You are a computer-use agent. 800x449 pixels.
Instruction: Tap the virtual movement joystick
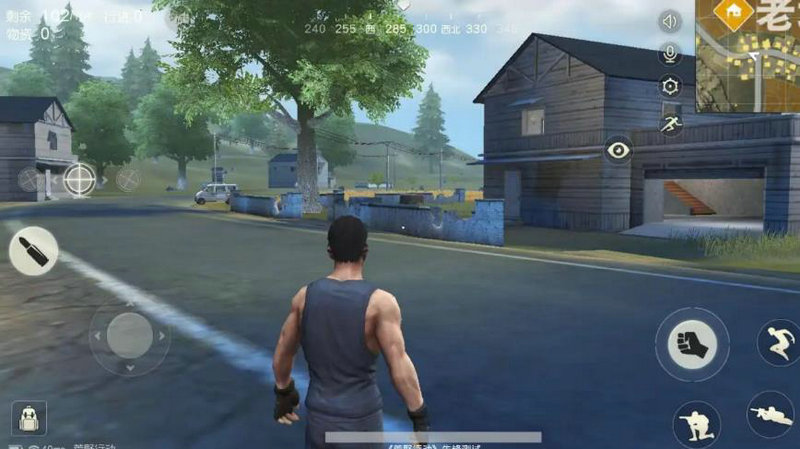(x=130, y=336)
